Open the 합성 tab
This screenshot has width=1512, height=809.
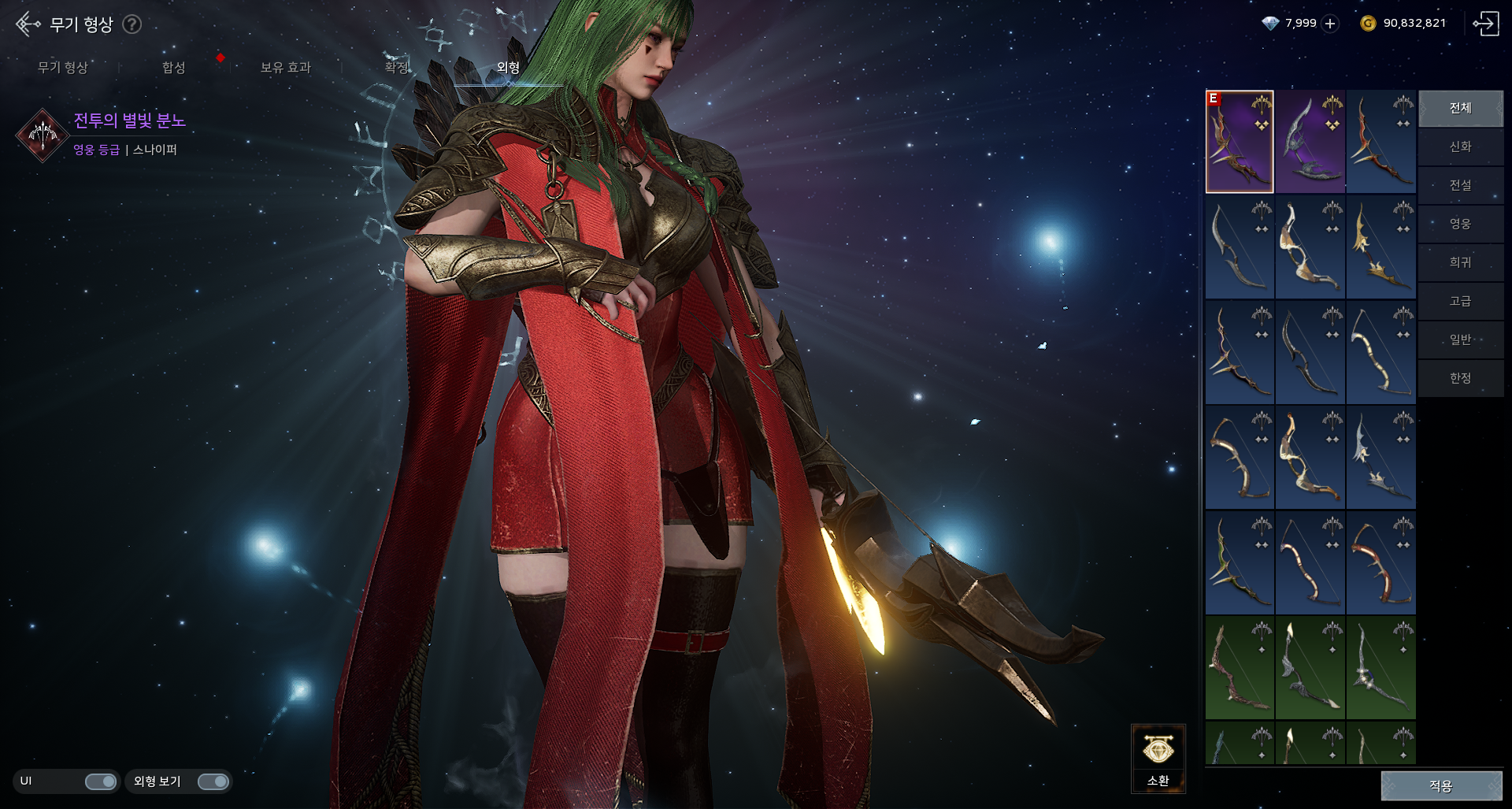pyautogui.click(x=174, y=68)
